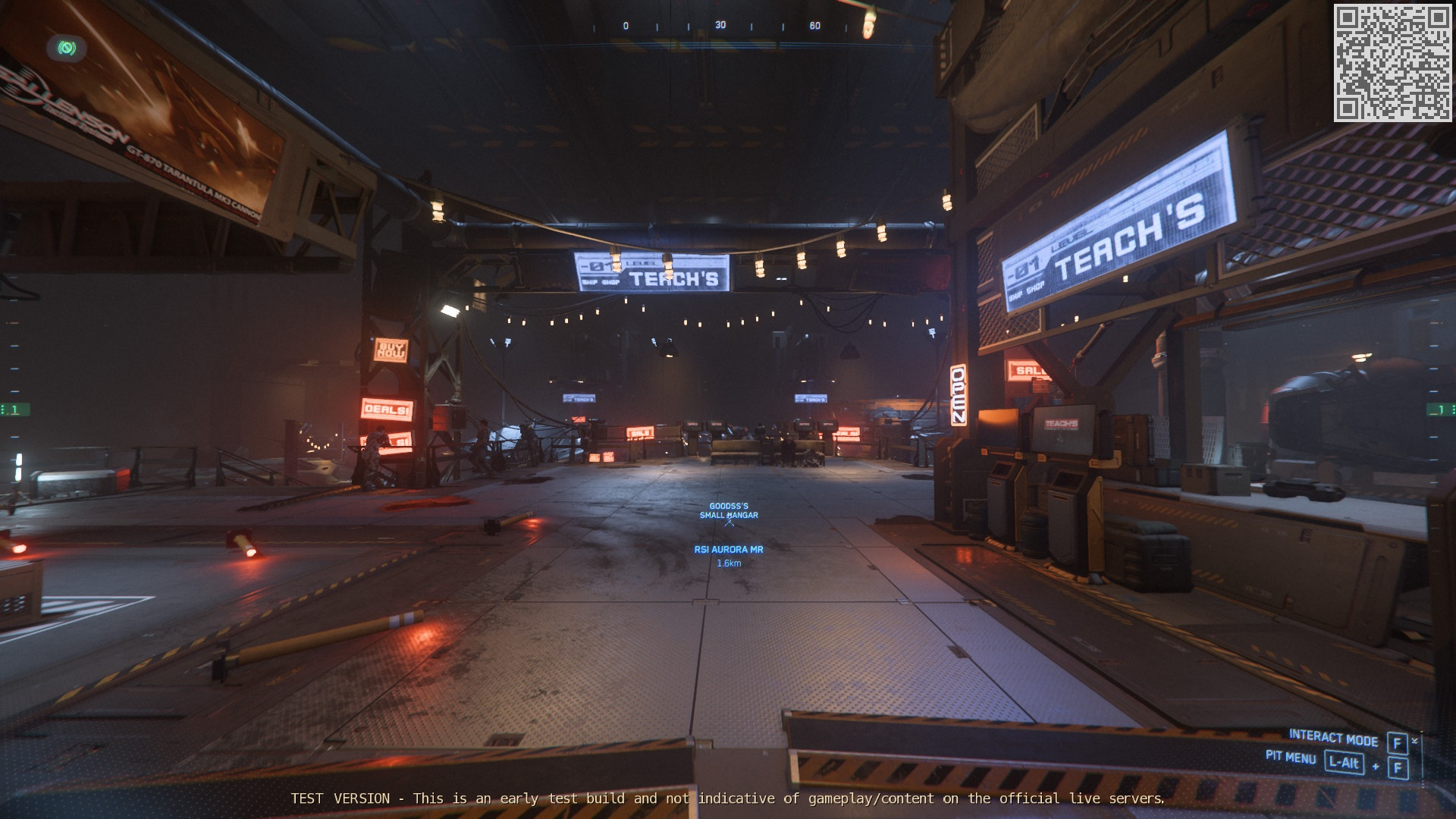Click the green voice chat indicator icon
Screen dimensions: 1456x819
pyautogui.click(x=67, y=49)
